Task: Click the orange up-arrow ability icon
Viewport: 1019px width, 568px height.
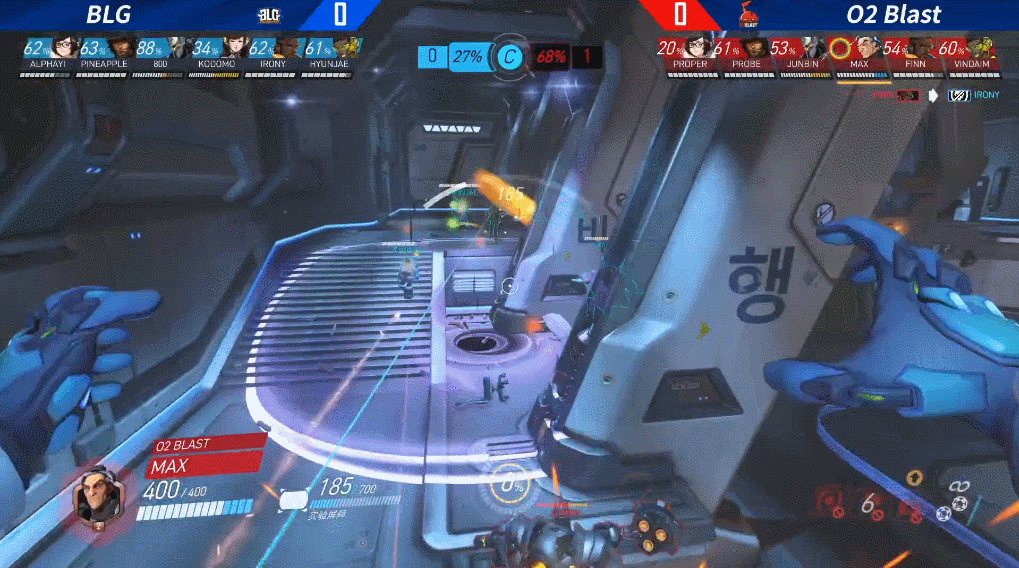Action: click(914, 482)
